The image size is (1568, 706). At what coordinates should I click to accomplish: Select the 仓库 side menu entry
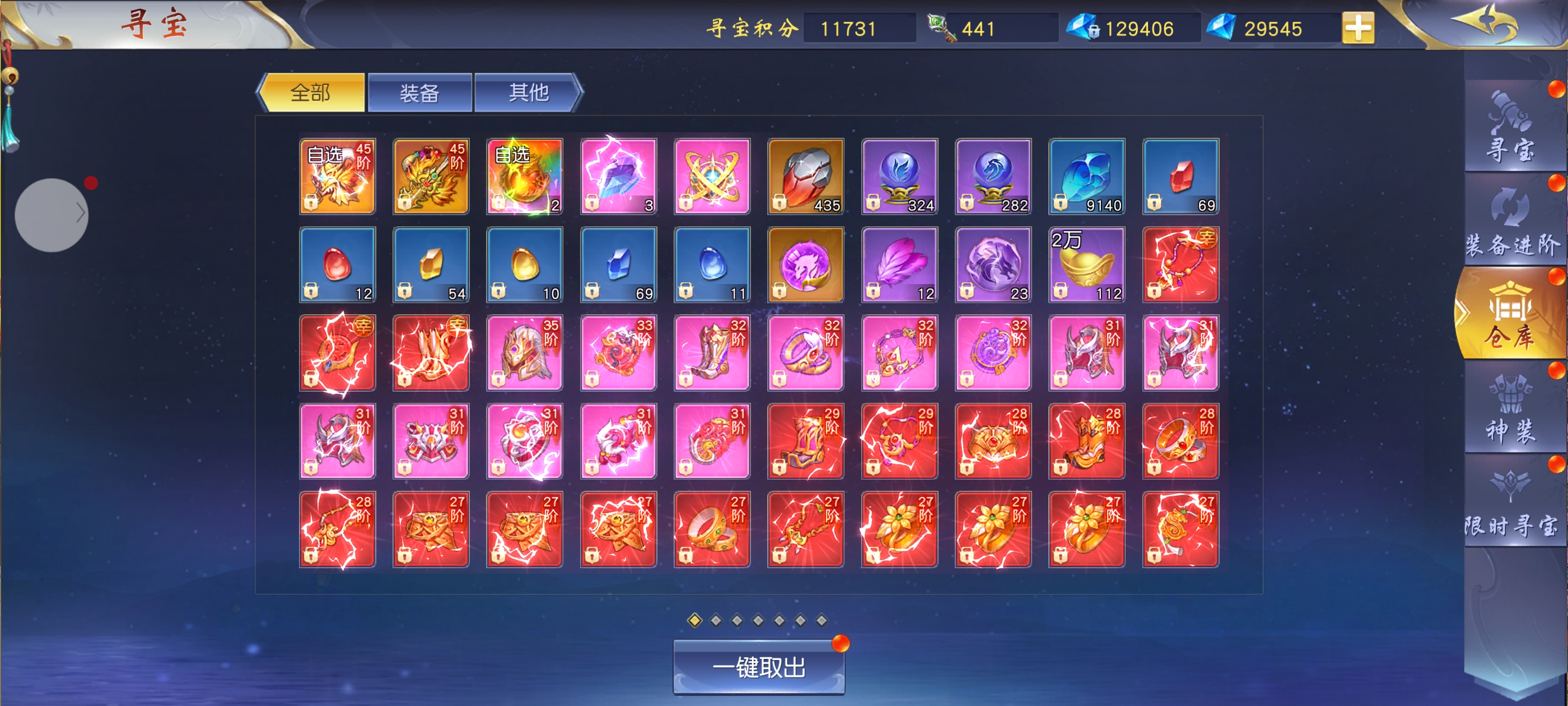tap(1510, 315)
